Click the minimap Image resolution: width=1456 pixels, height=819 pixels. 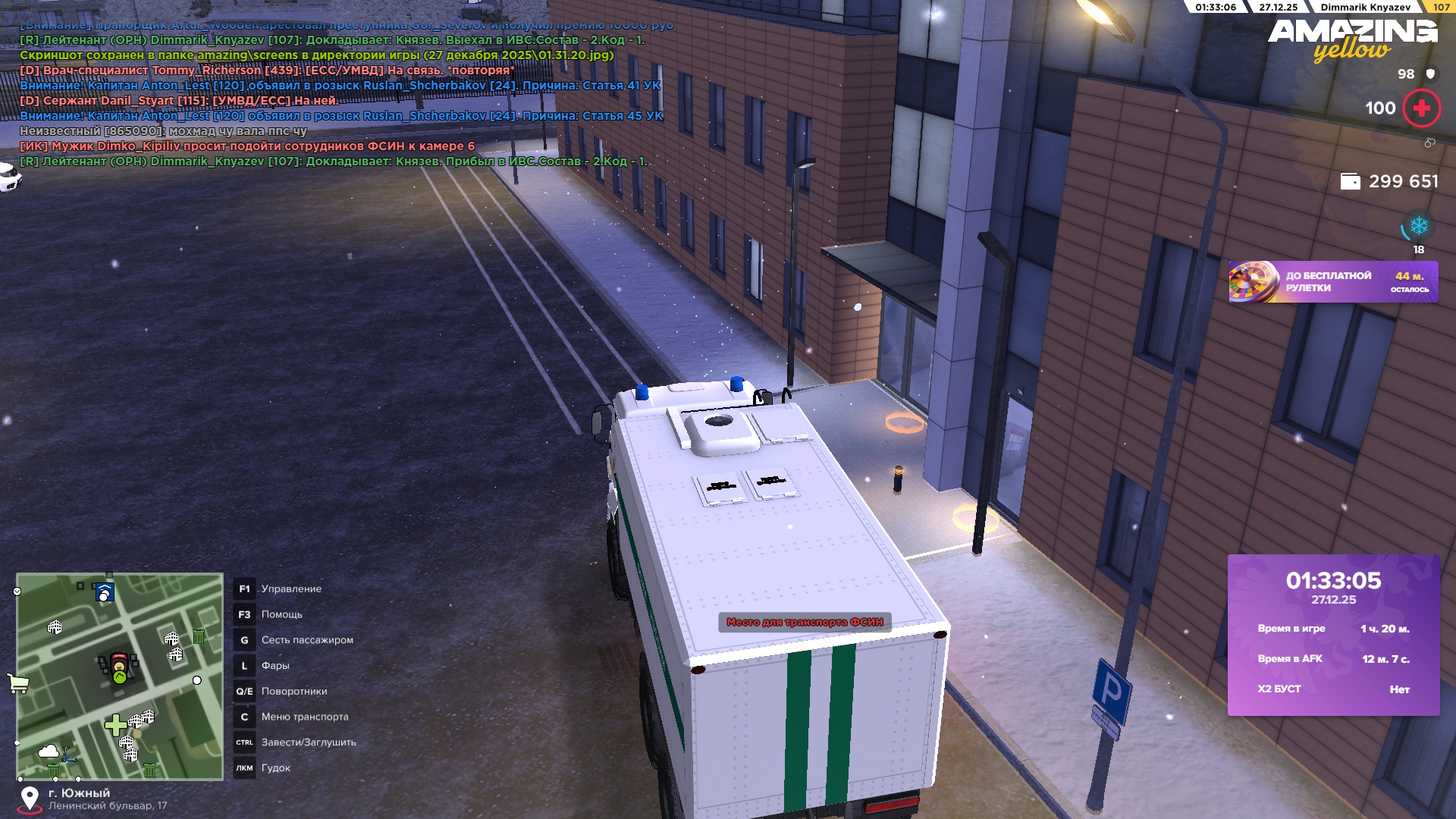[120, 676]
